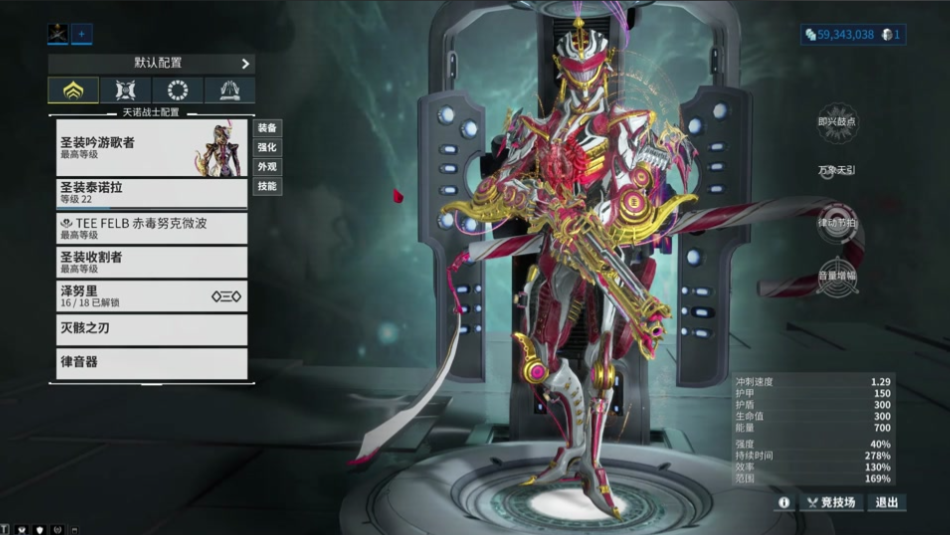Viewport: 950px width, 535px height.
Task: Switch to the ring-shaped icon tab
Action: pos(178,90)
